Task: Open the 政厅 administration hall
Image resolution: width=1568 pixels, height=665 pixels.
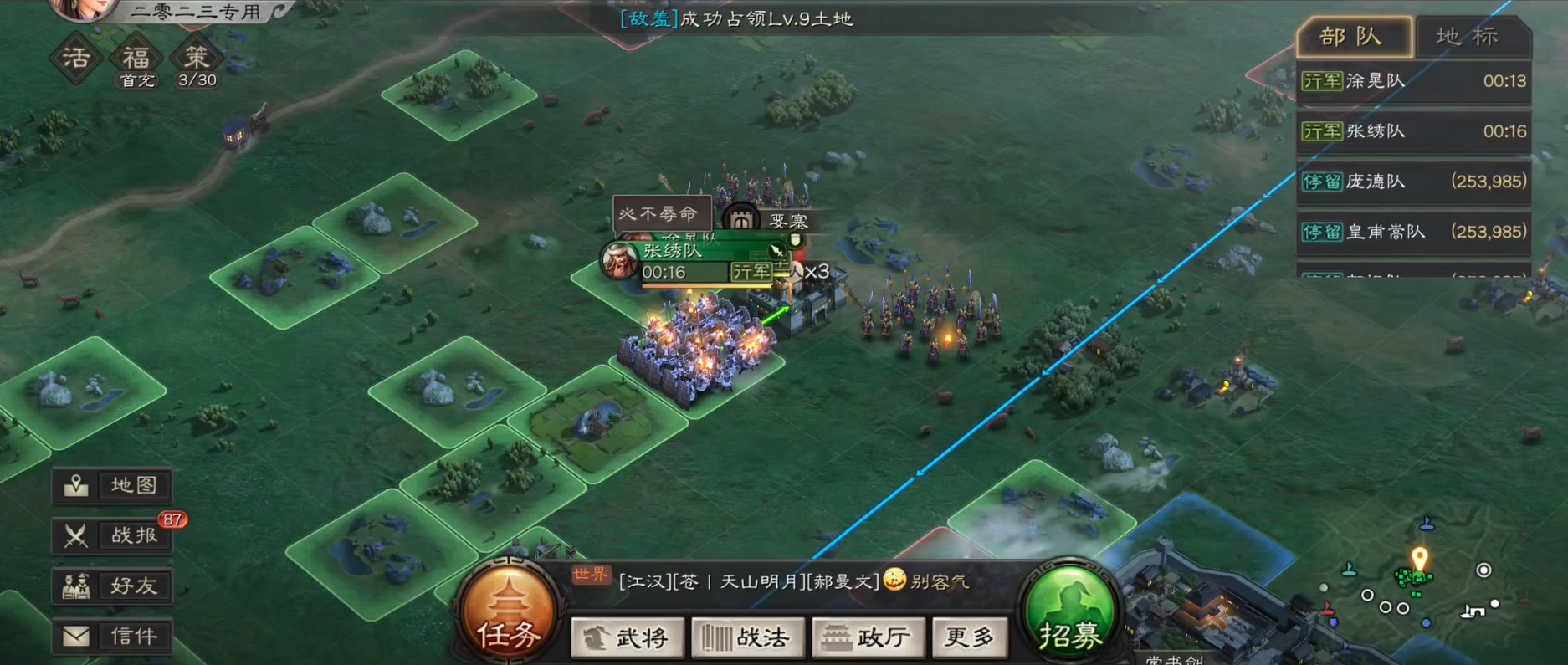Action: pyautogui.click(x=868, y=637)
